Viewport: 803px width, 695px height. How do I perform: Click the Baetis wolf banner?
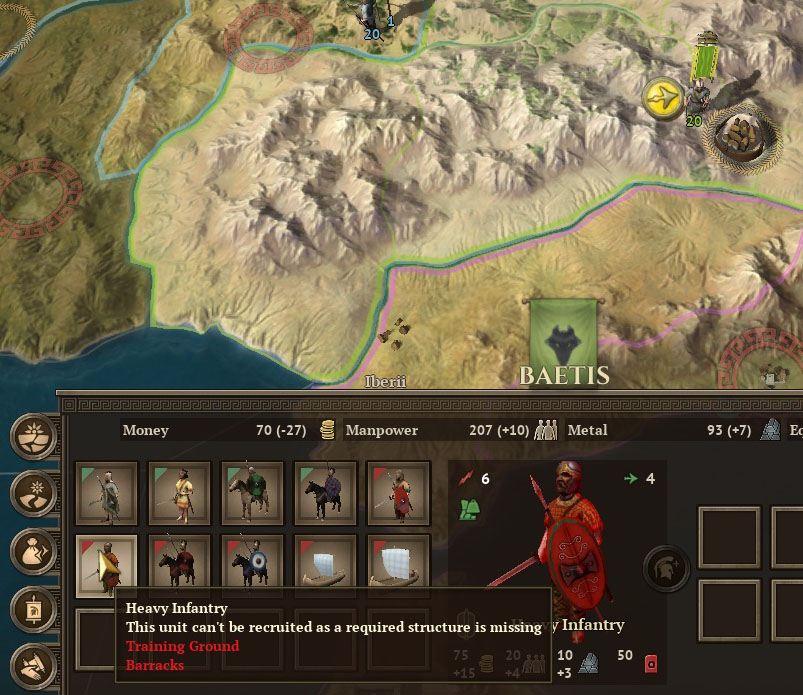563,333
